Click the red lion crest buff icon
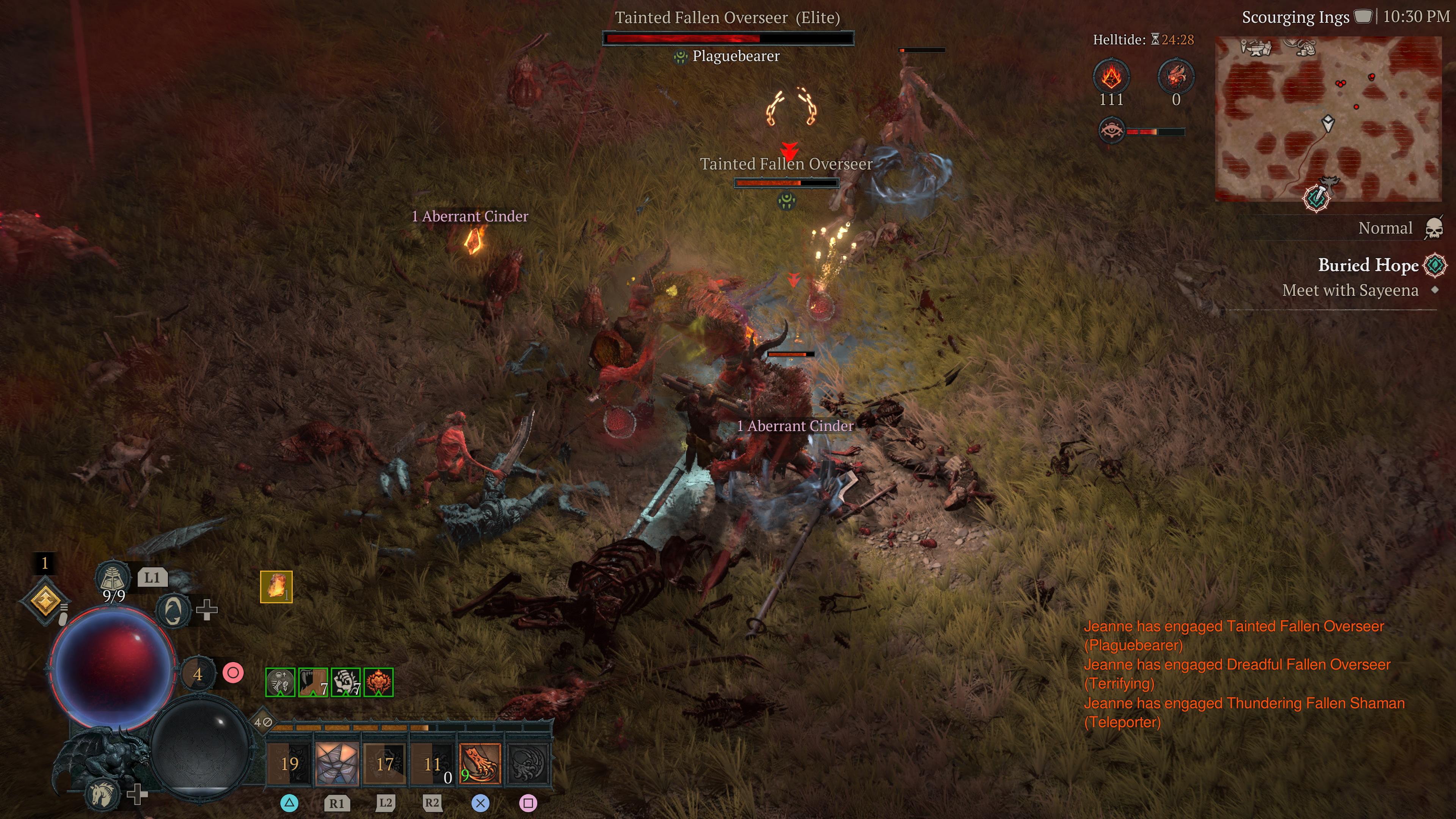Image resolution: width=1456 pixels, height=819 pixels. tap(378, 683)
